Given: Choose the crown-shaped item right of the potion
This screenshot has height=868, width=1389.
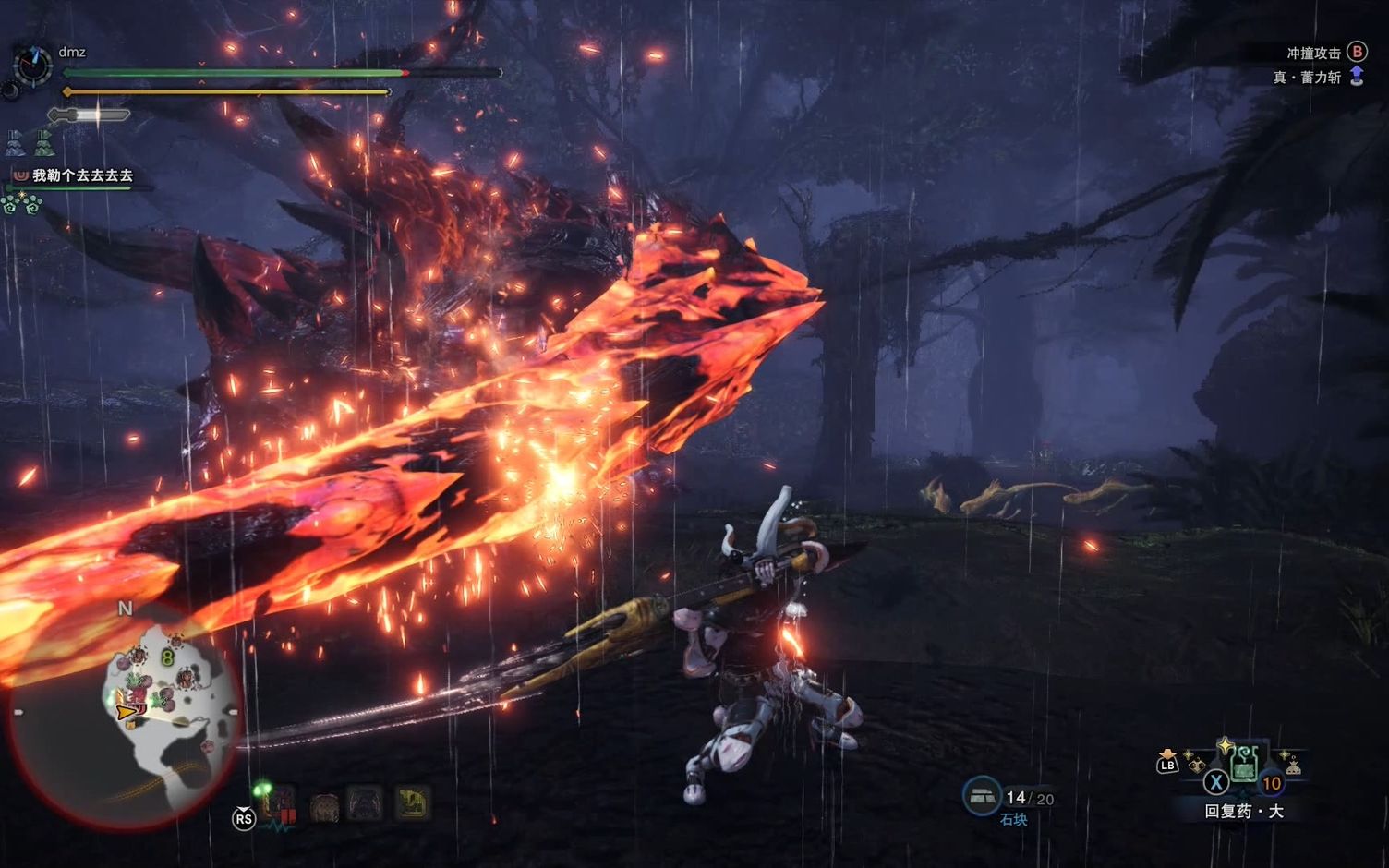Looking at the screenshot, I should pyautogui.click(x=1293, y=766).
